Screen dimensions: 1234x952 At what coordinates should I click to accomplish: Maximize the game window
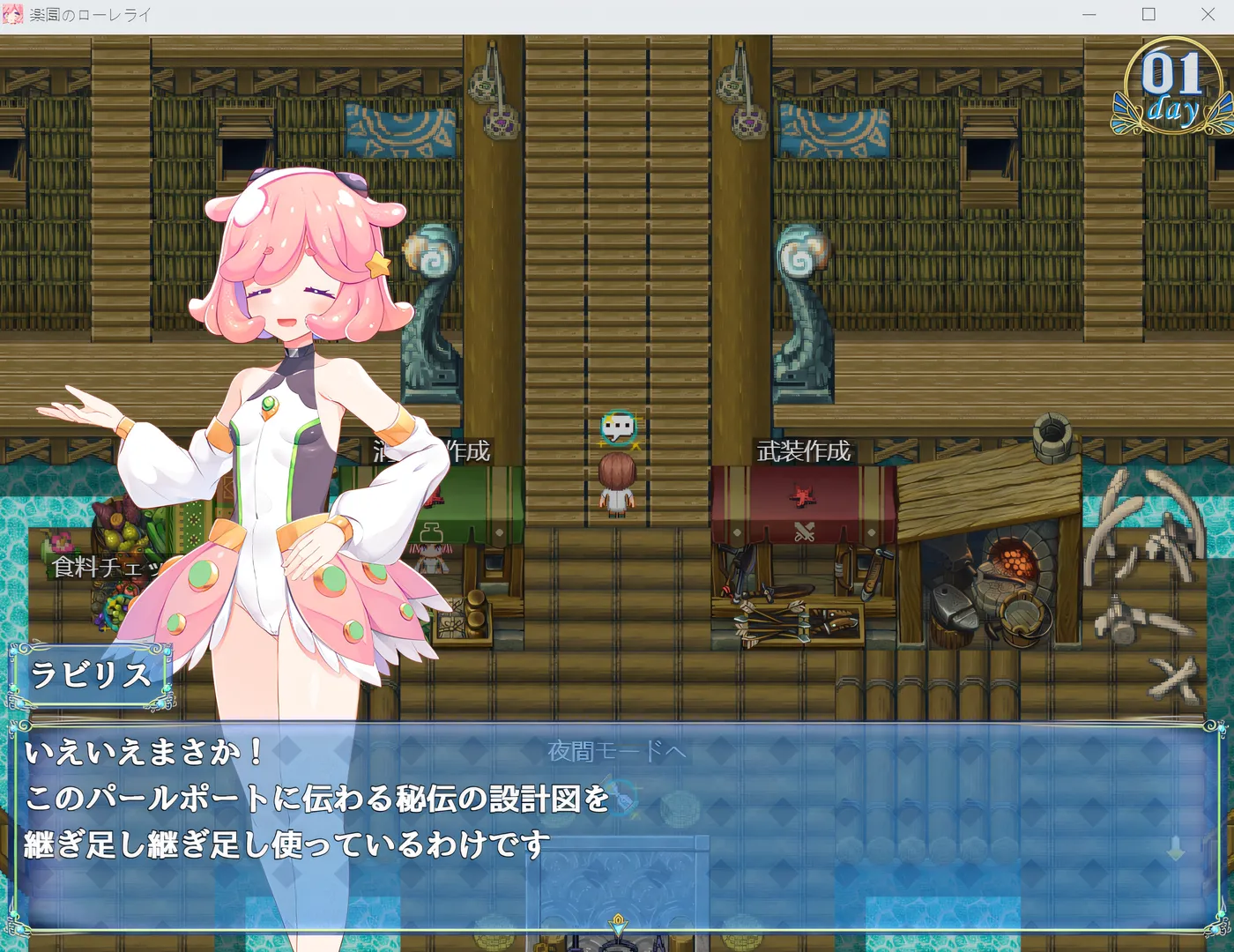1149,14
